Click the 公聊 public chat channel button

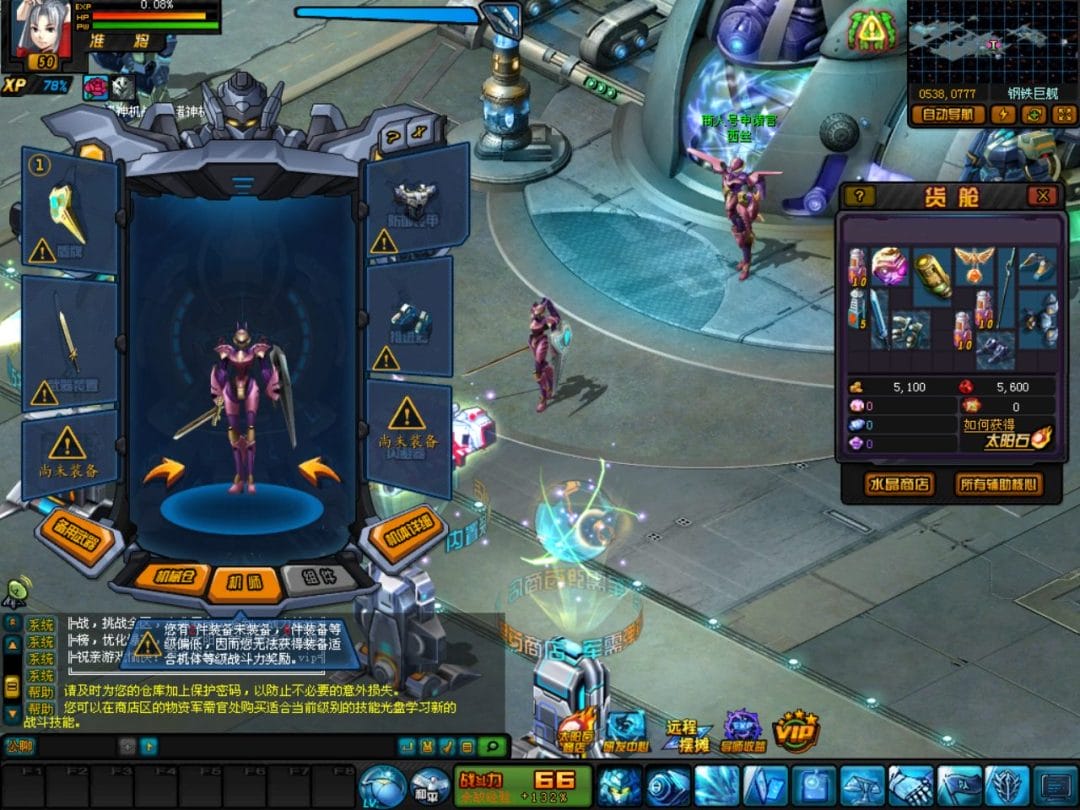click(x=19, y=745)
